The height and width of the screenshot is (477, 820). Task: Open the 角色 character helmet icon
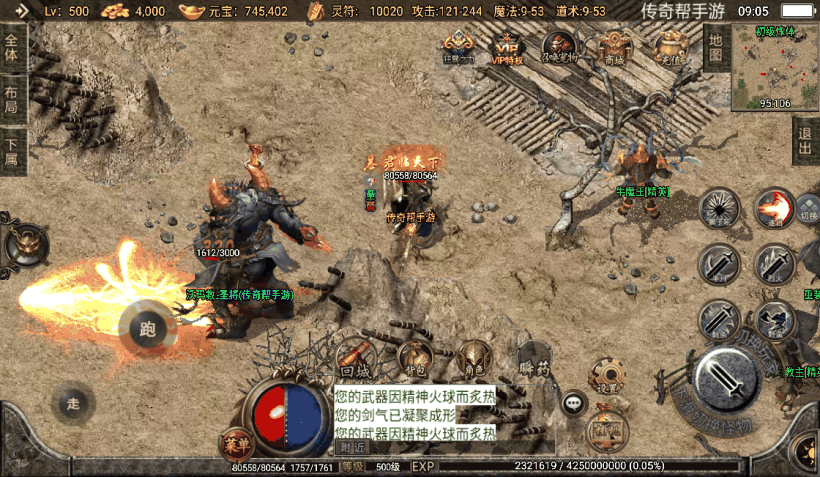tap(473, 357)
